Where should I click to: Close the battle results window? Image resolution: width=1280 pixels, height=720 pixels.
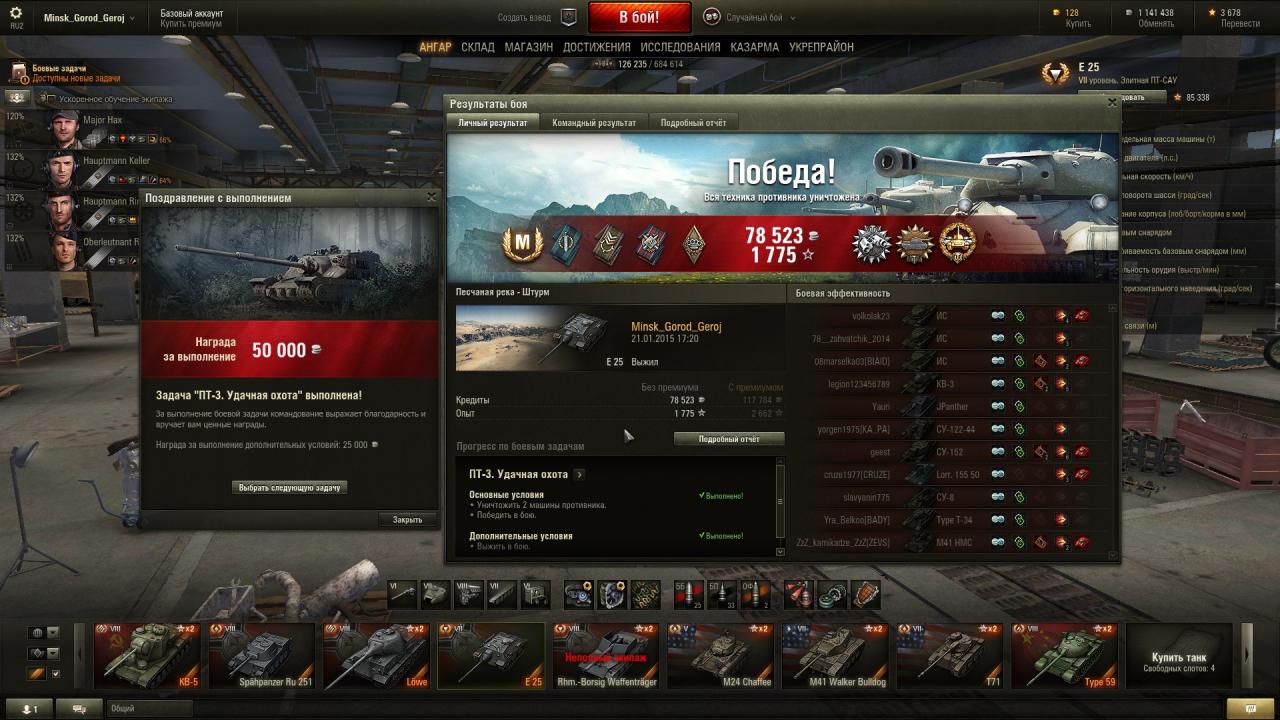point(1112,103)
